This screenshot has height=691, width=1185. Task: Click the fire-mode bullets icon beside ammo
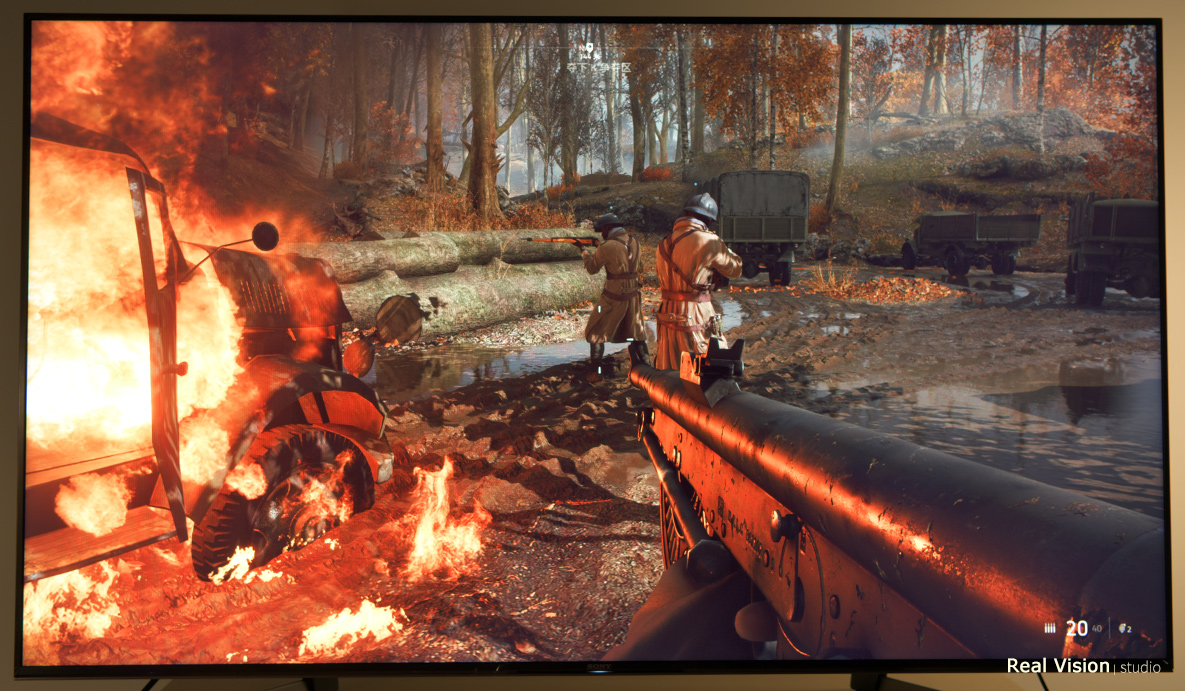1049,628
